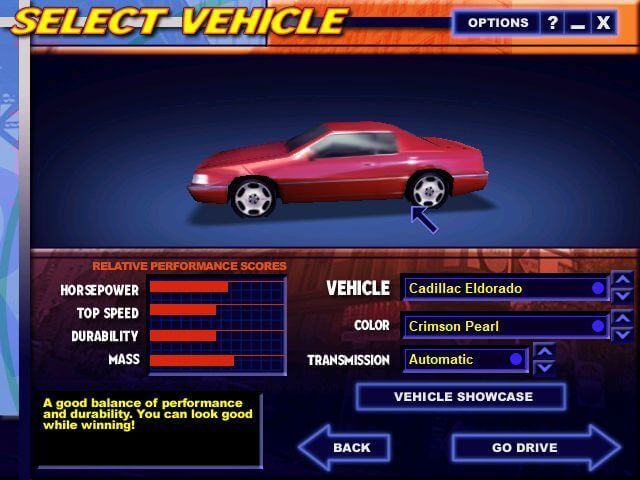Viewport: 640px width, 480px height.
Task: Minimize the game window
Action: (577, 23)
